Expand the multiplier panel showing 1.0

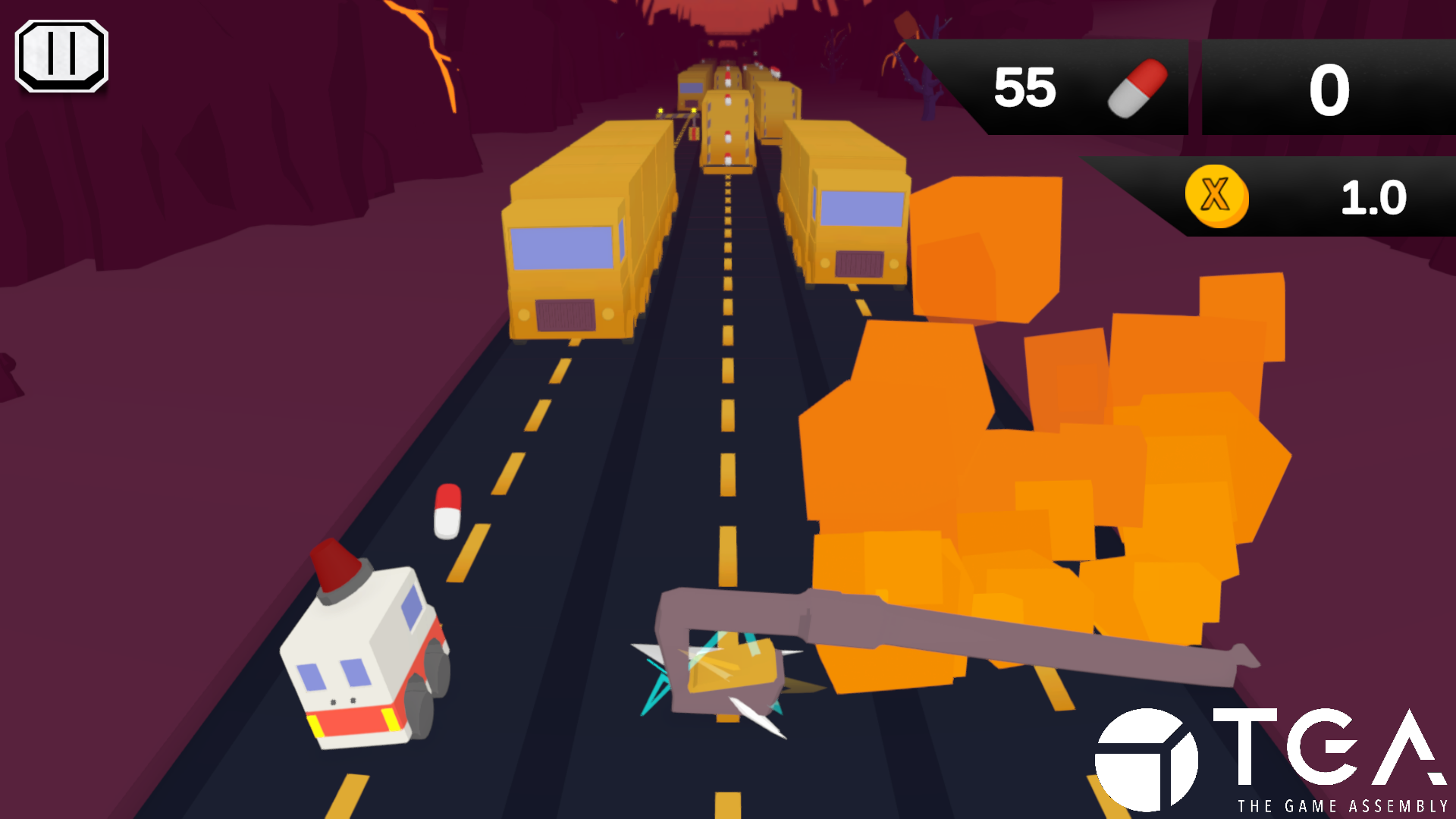tap(1266, 197)
